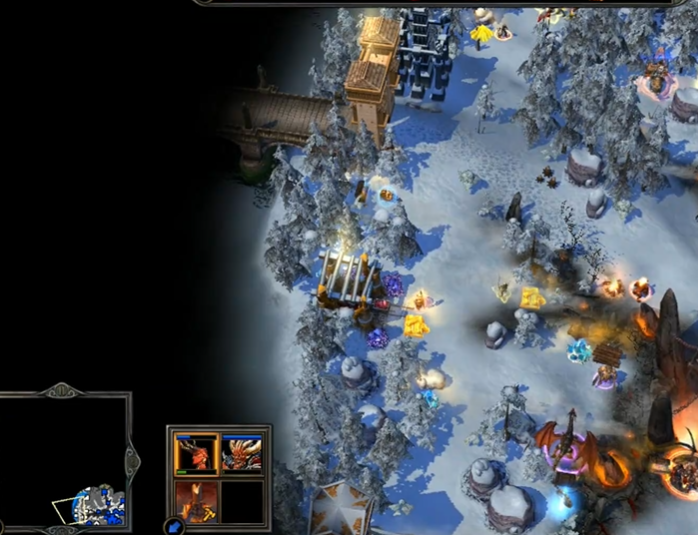Click the blue arrow button below portraits

click(x=176, y=526)
